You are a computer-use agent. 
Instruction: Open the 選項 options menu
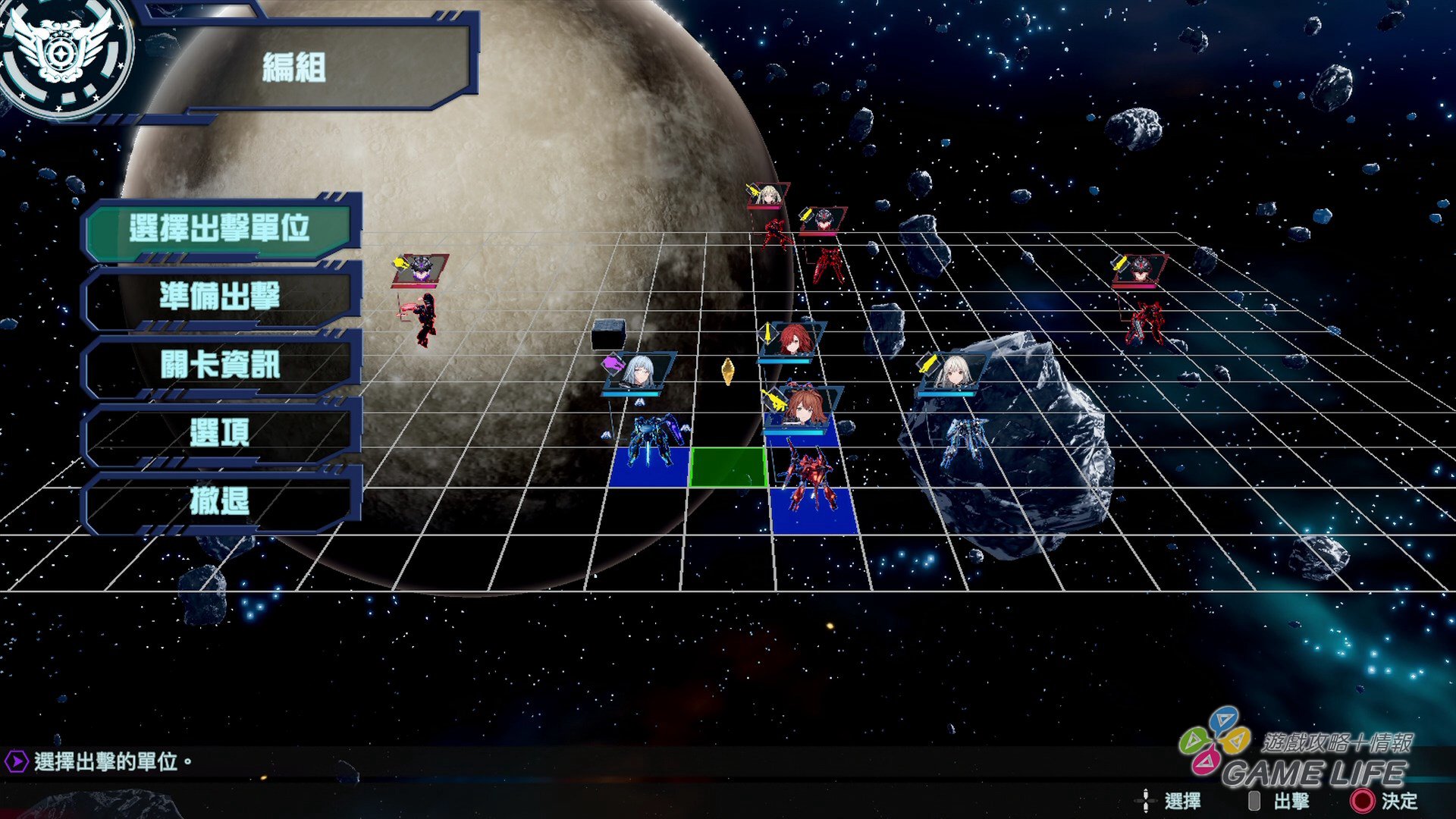pyautogui.click(x=219, y=432)
